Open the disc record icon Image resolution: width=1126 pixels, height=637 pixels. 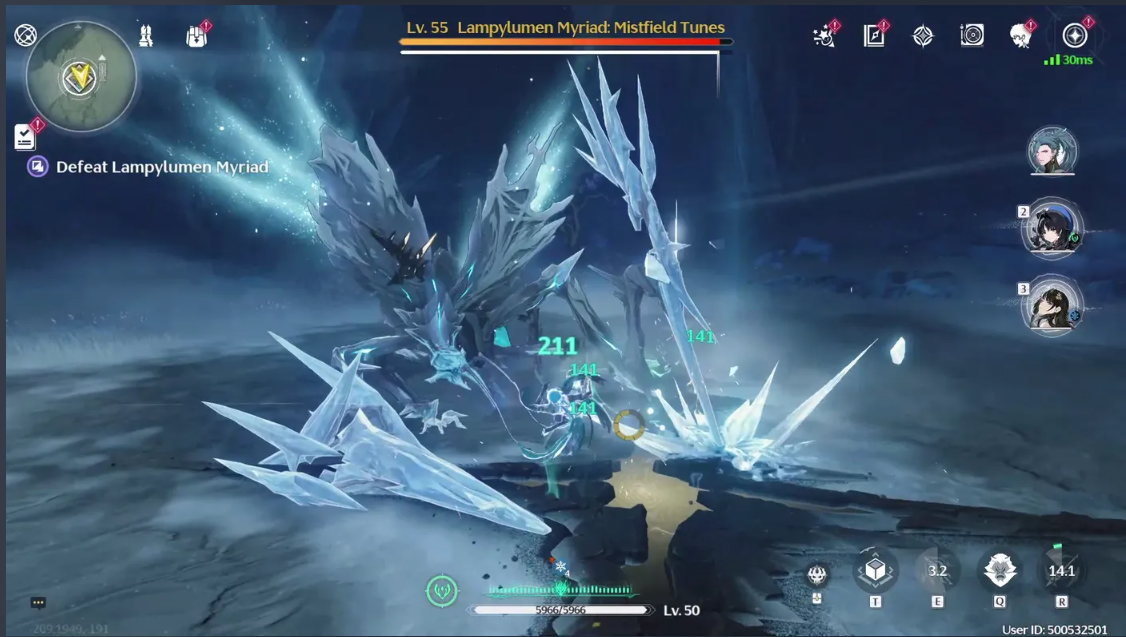[x=972, y=36]
